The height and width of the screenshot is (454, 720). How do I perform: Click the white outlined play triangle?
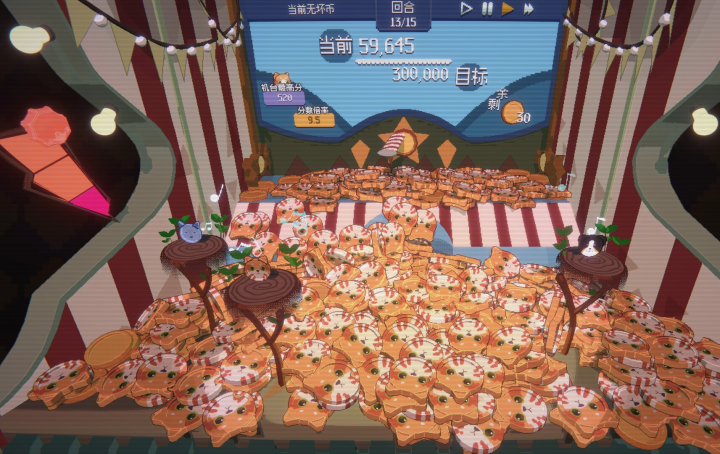pos(466,9)
